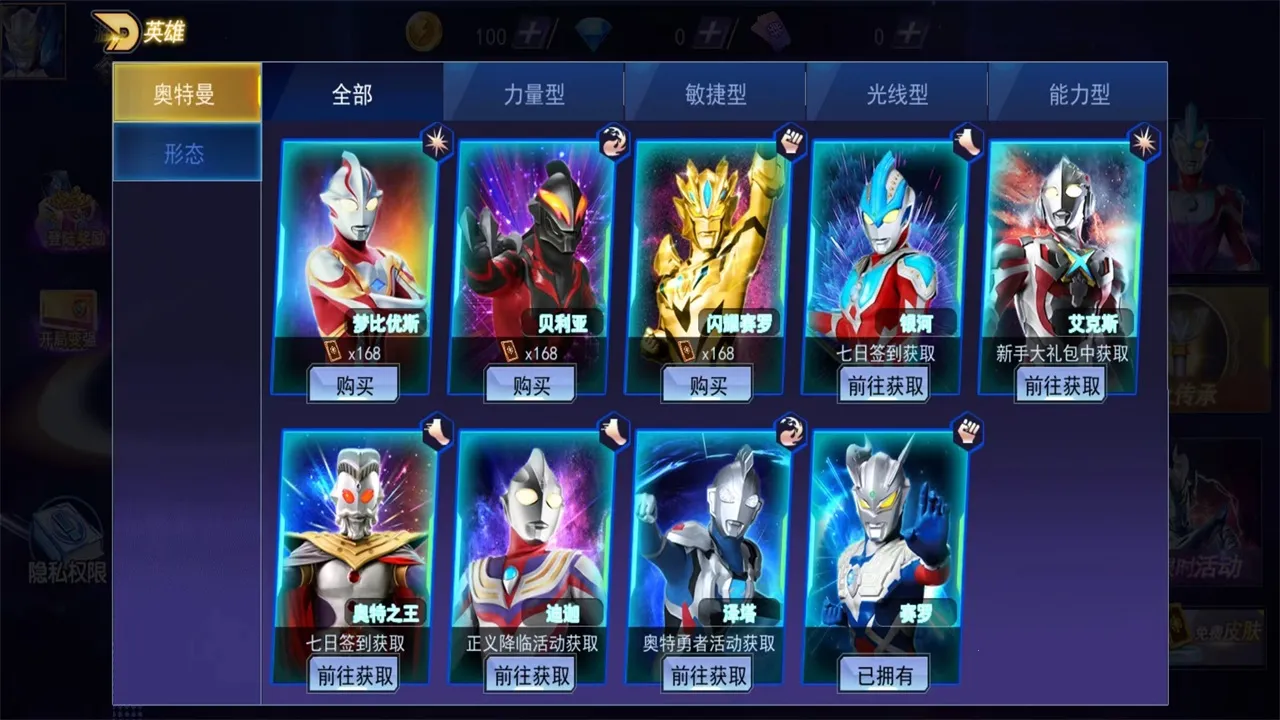Show the 全部 hero category
Viewport: 1280px width, 720px height.
pyautogui.click(x=352, y=94)
